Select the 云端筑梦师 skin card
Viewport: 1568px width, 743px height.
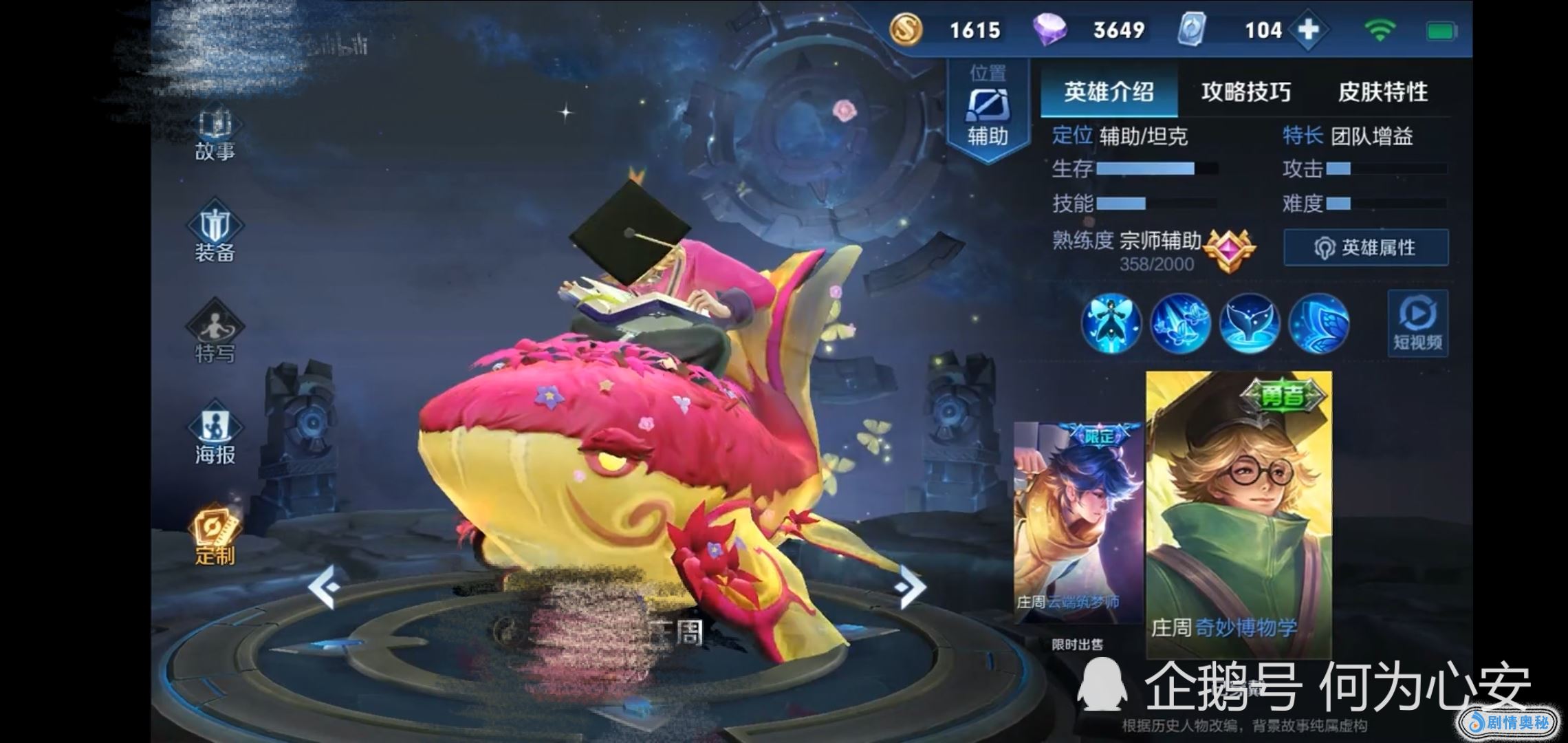[x=1078, y=523]
